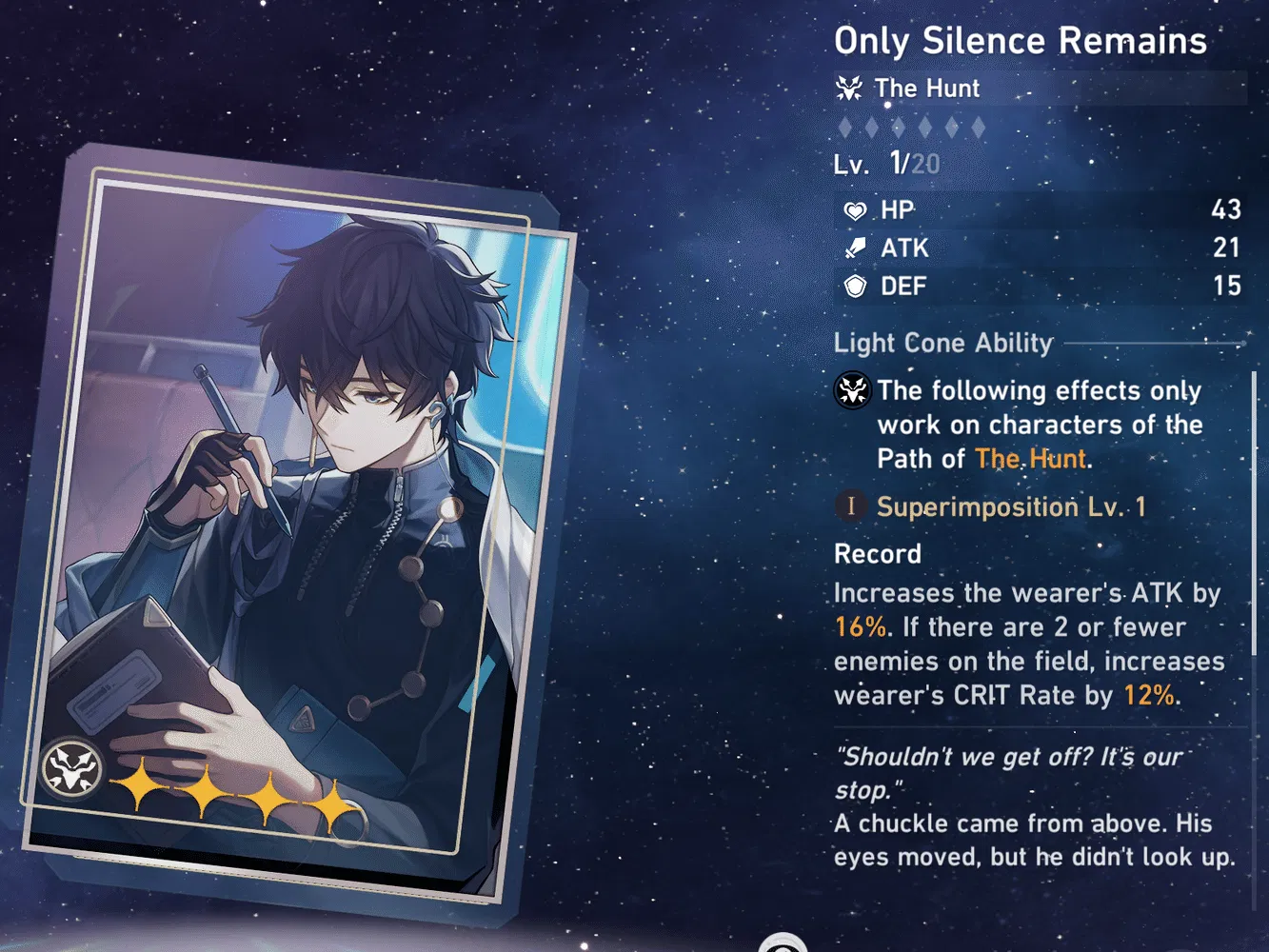Click the rarity diamond gauge below The Hunt
This screenshot has height=952, width=1269.
(x=911, y=125)
